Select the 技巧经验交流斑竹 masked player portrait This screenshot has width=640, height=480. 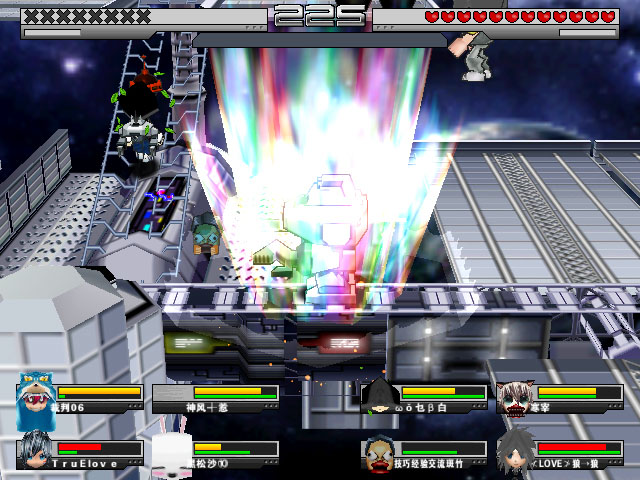click(x=379, y=452)
